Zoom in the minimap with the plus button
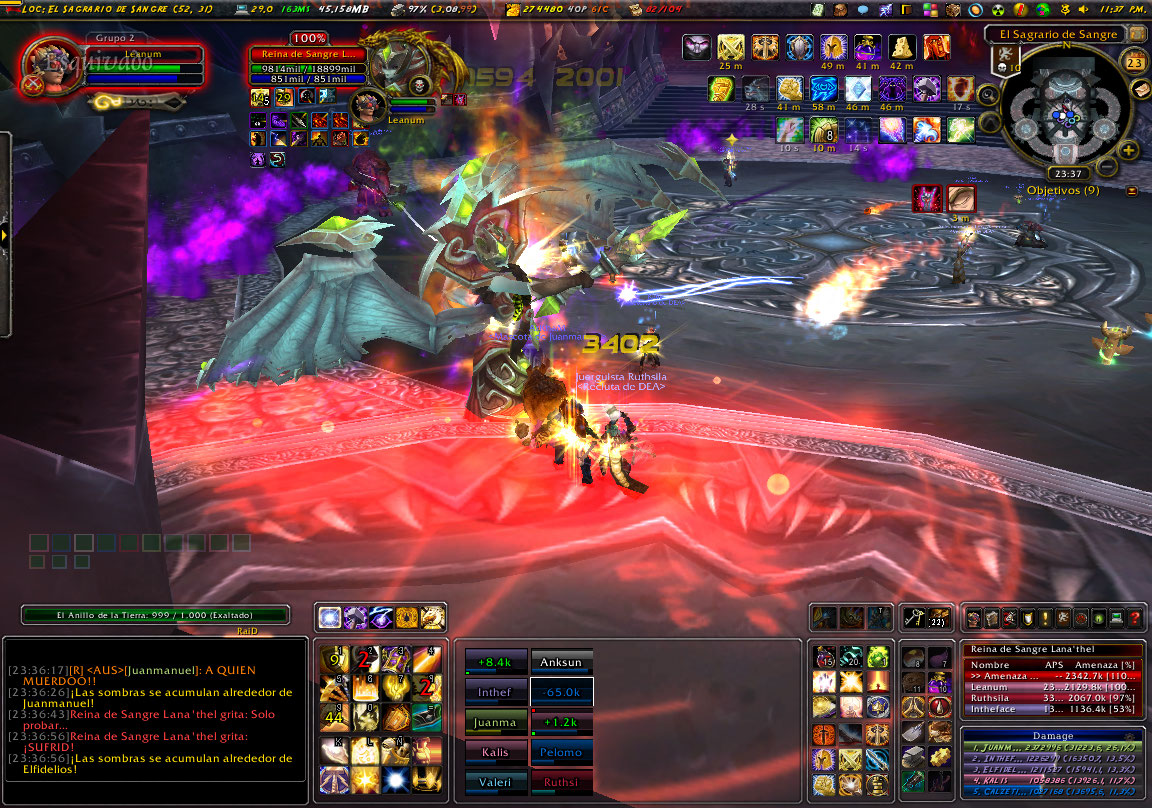The width and height of the screenshot is (1152, 808). tap(1129, 151)
